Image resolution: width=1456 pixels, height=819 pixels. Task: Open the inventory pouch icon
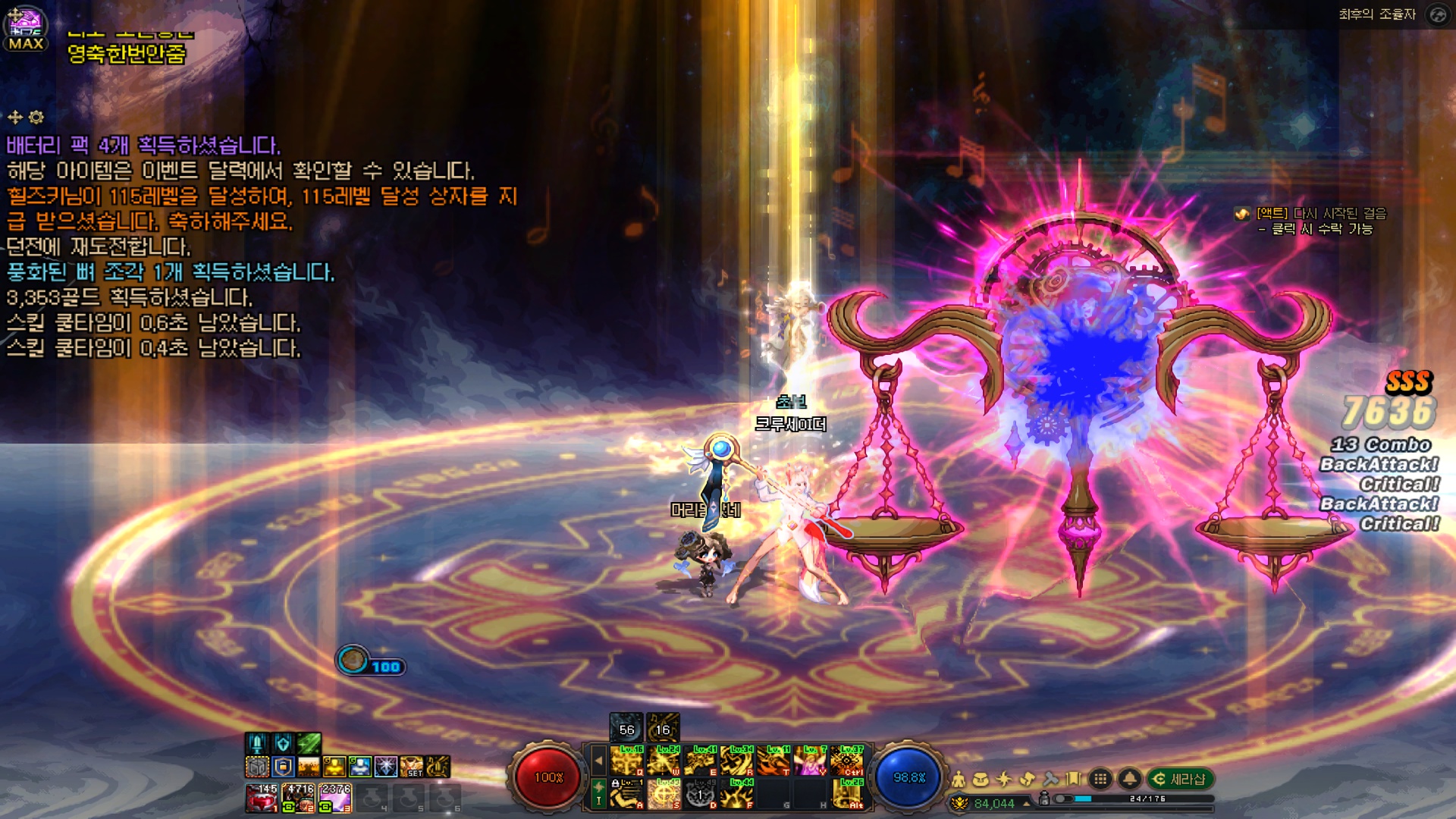point(981,779)
